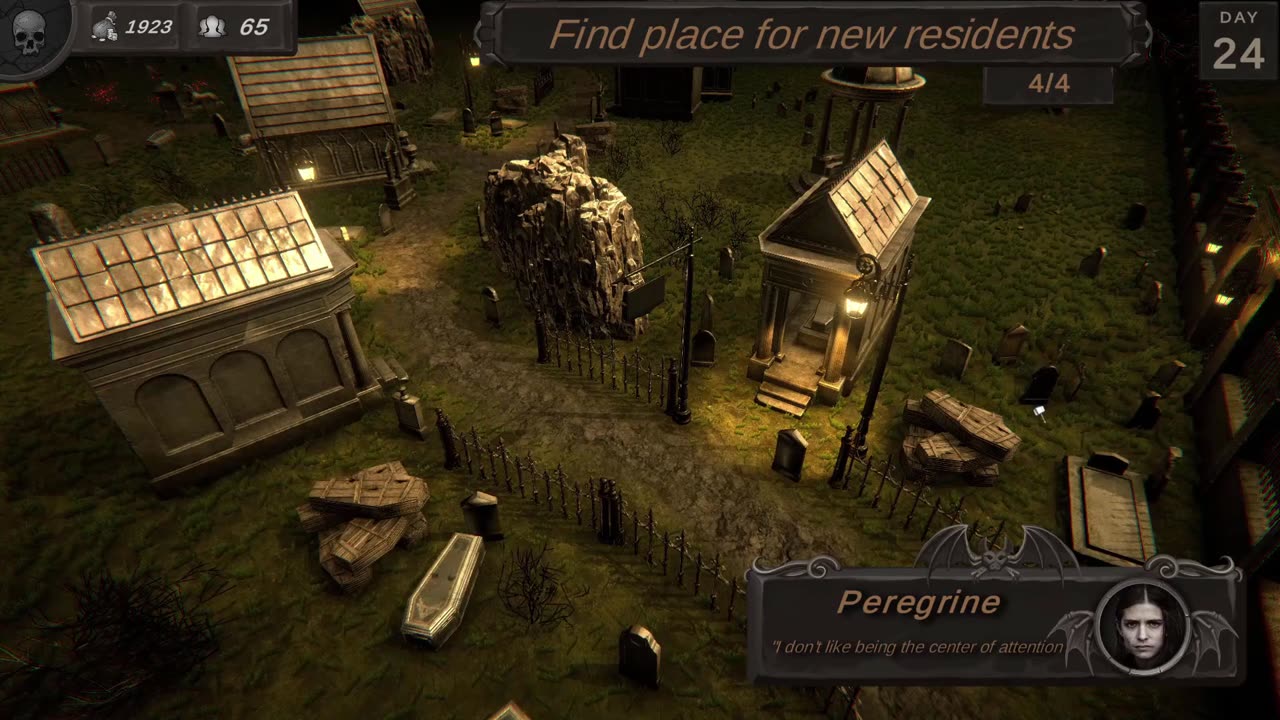The width and height of the screenshot is (1280, 720).
Task: Select Peregrine's portrait
Action: (1142, 628)
